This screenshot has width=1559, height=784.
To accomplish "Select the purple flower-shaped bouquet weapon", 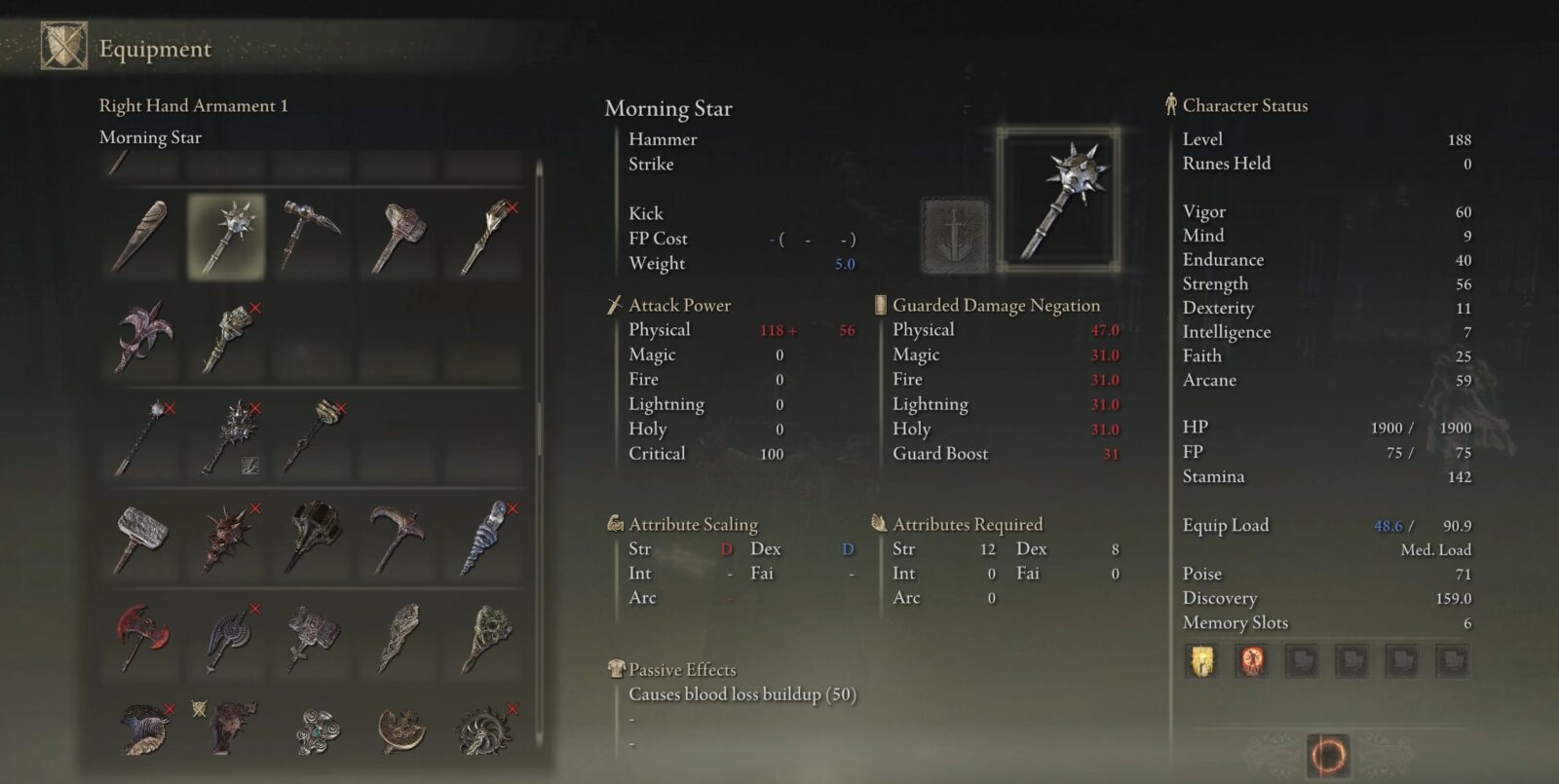I will pos(143,337).
